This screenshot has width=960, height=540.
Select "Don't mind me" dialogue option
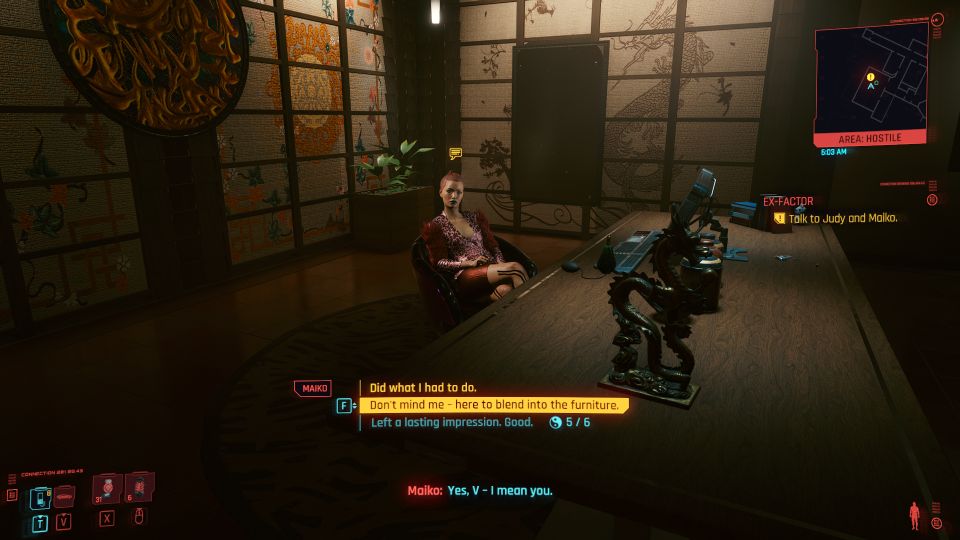(x=494, y=405)
